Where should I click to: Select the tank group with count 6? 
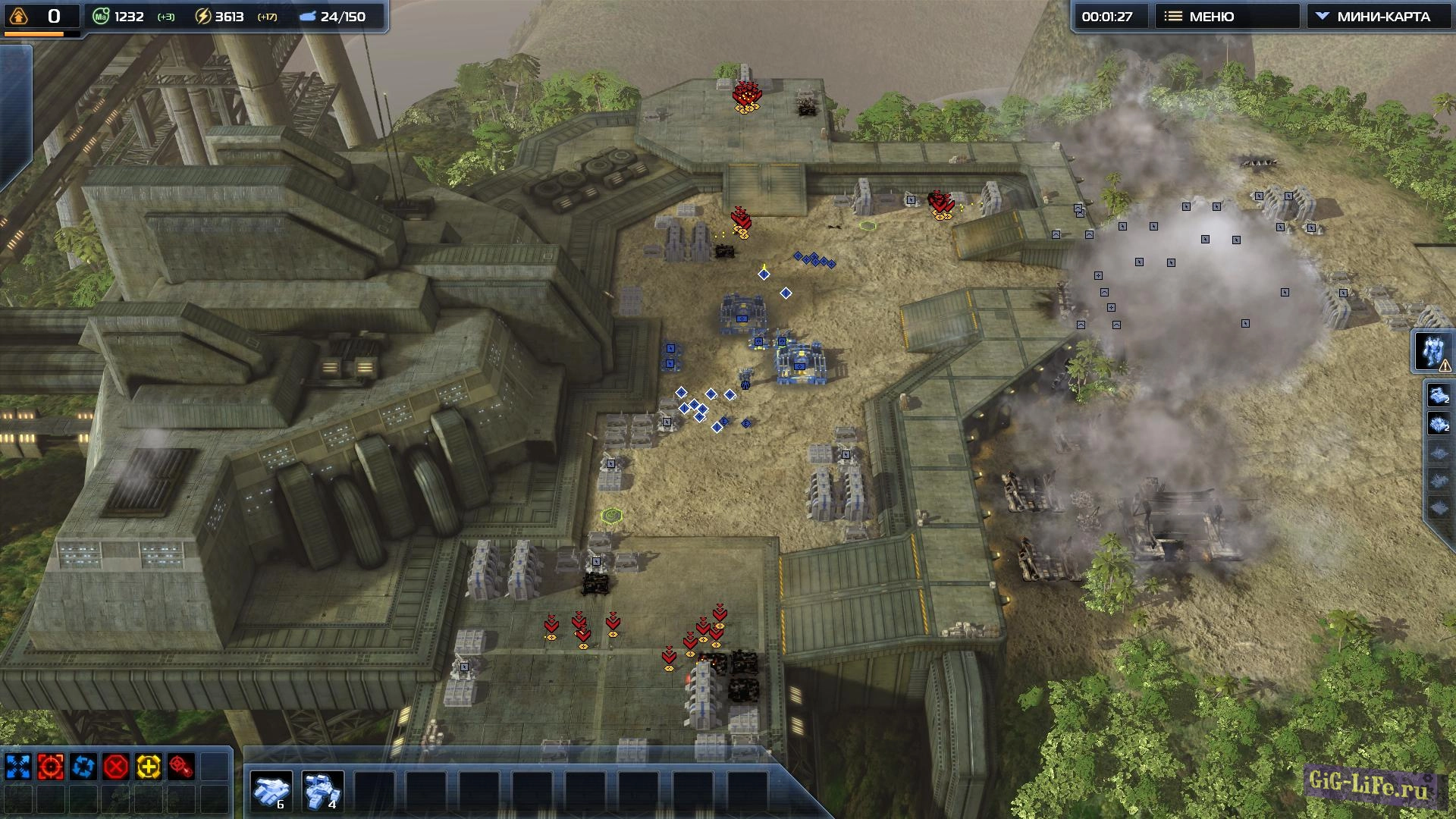click(x=271, y=791)
